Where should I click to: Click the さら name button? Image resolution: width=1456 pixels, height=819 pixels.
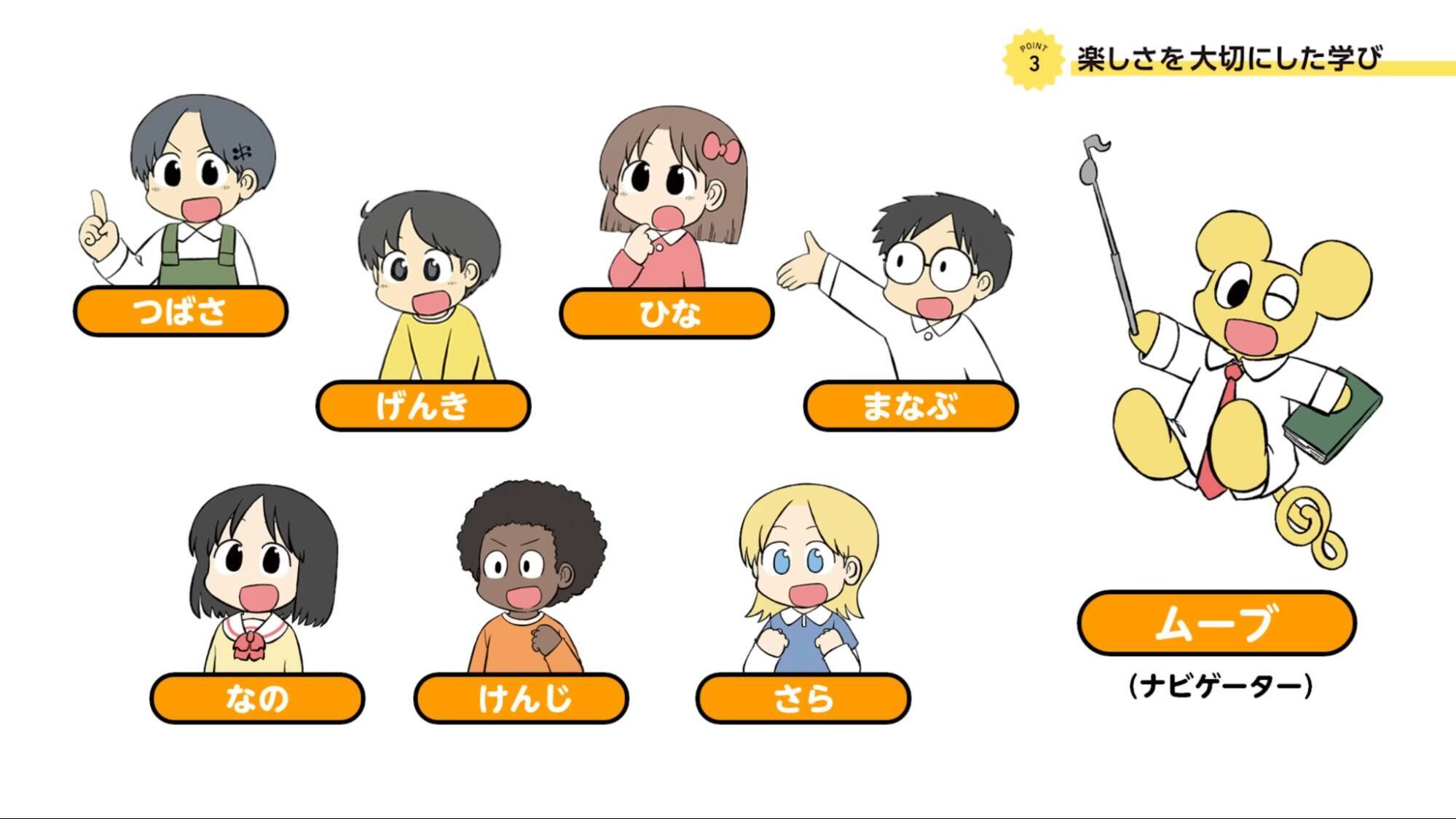803,698
